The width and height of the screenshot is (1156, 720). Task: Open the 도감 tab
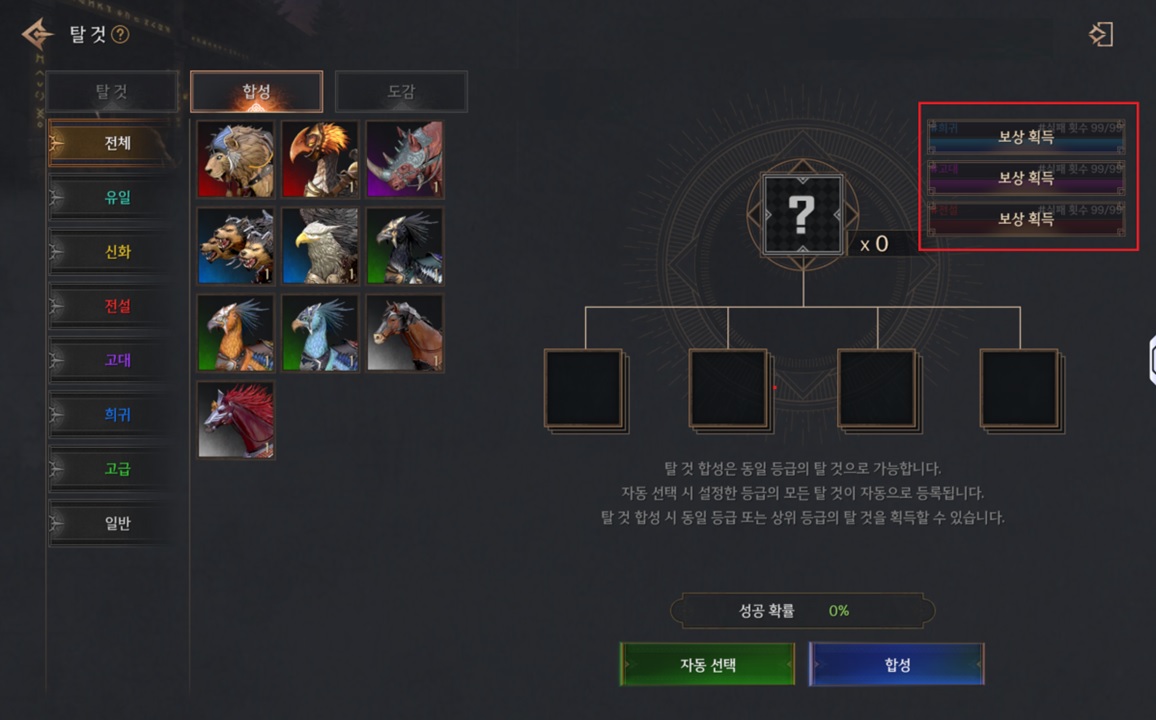[x=401, y=92]
